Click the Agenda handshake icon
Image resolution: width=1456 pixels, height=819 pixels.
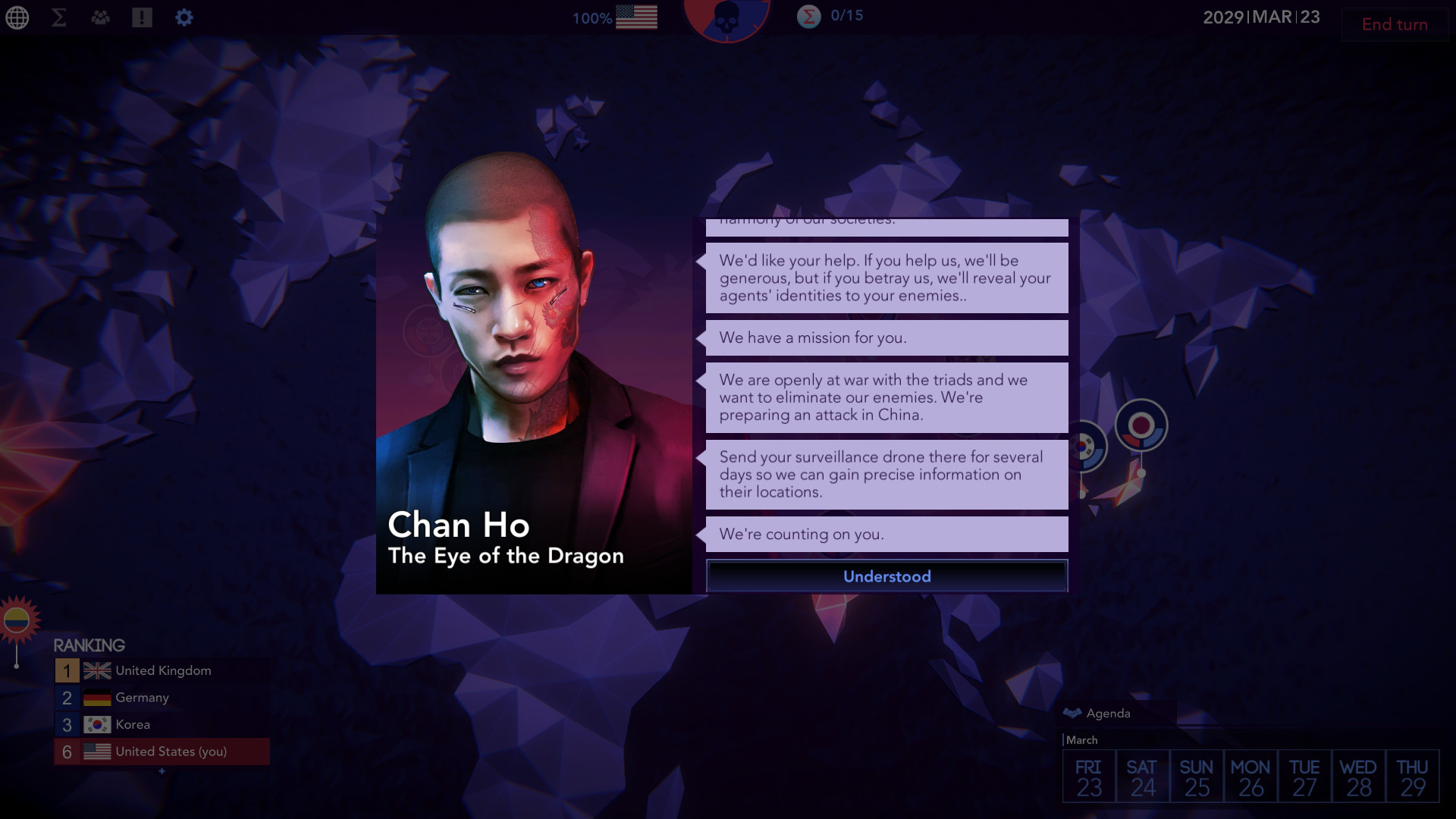click(x=1073, y=713)
